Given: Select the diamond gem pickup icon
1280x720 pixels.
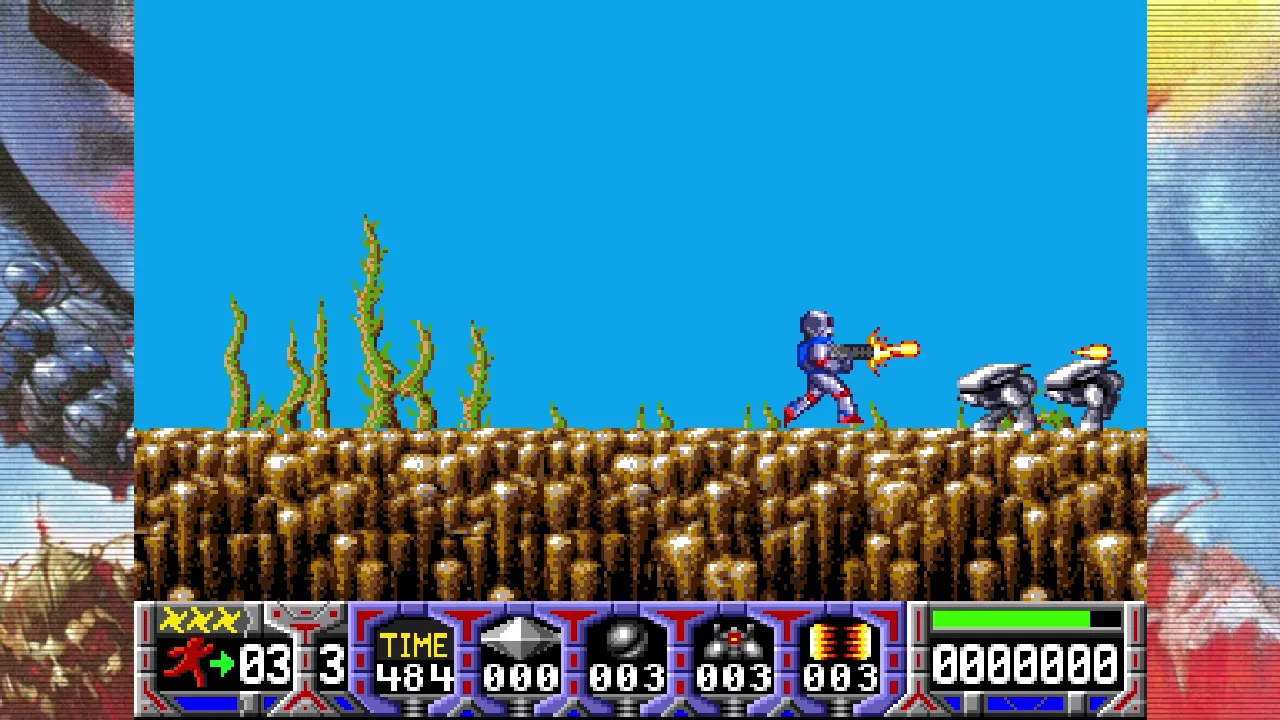Looking at the screenshot, I should 520,640.
